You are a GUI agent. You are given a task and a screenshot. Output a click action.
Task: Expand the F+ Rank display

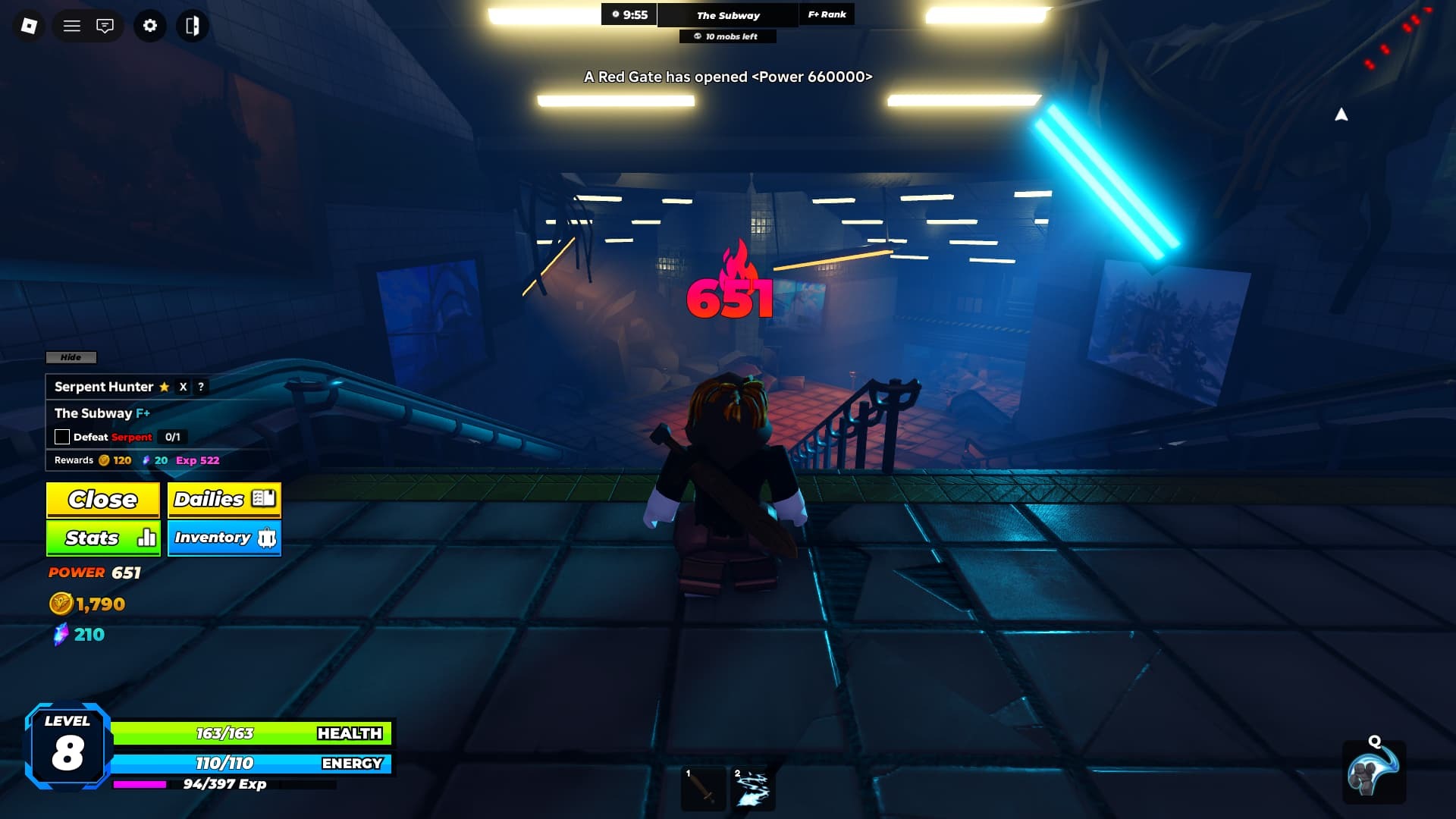click(x=826, y=14)
